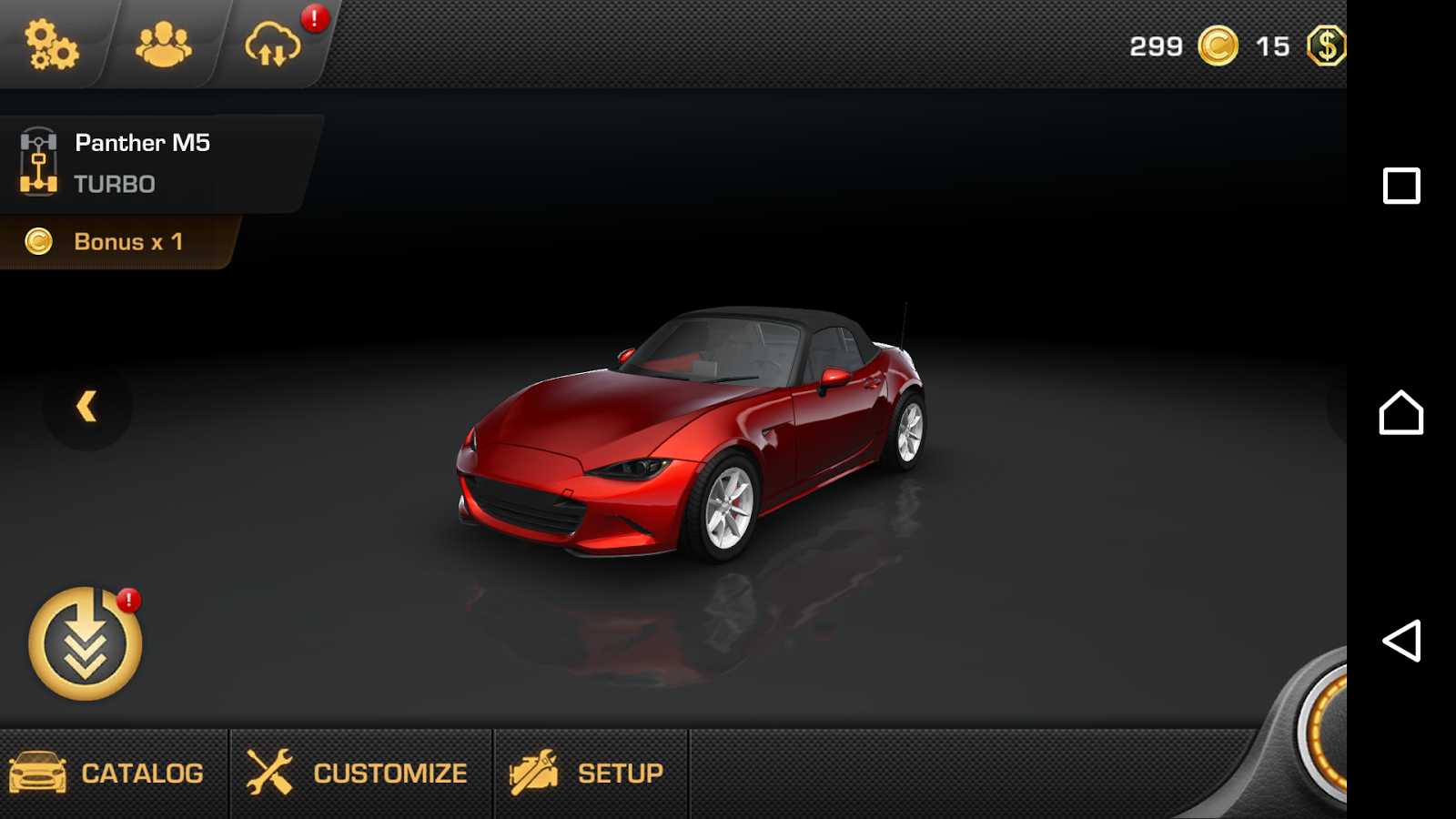The image size is (1456, 819).
Task: Switch to the Customize tab
Action: (389, 773)
